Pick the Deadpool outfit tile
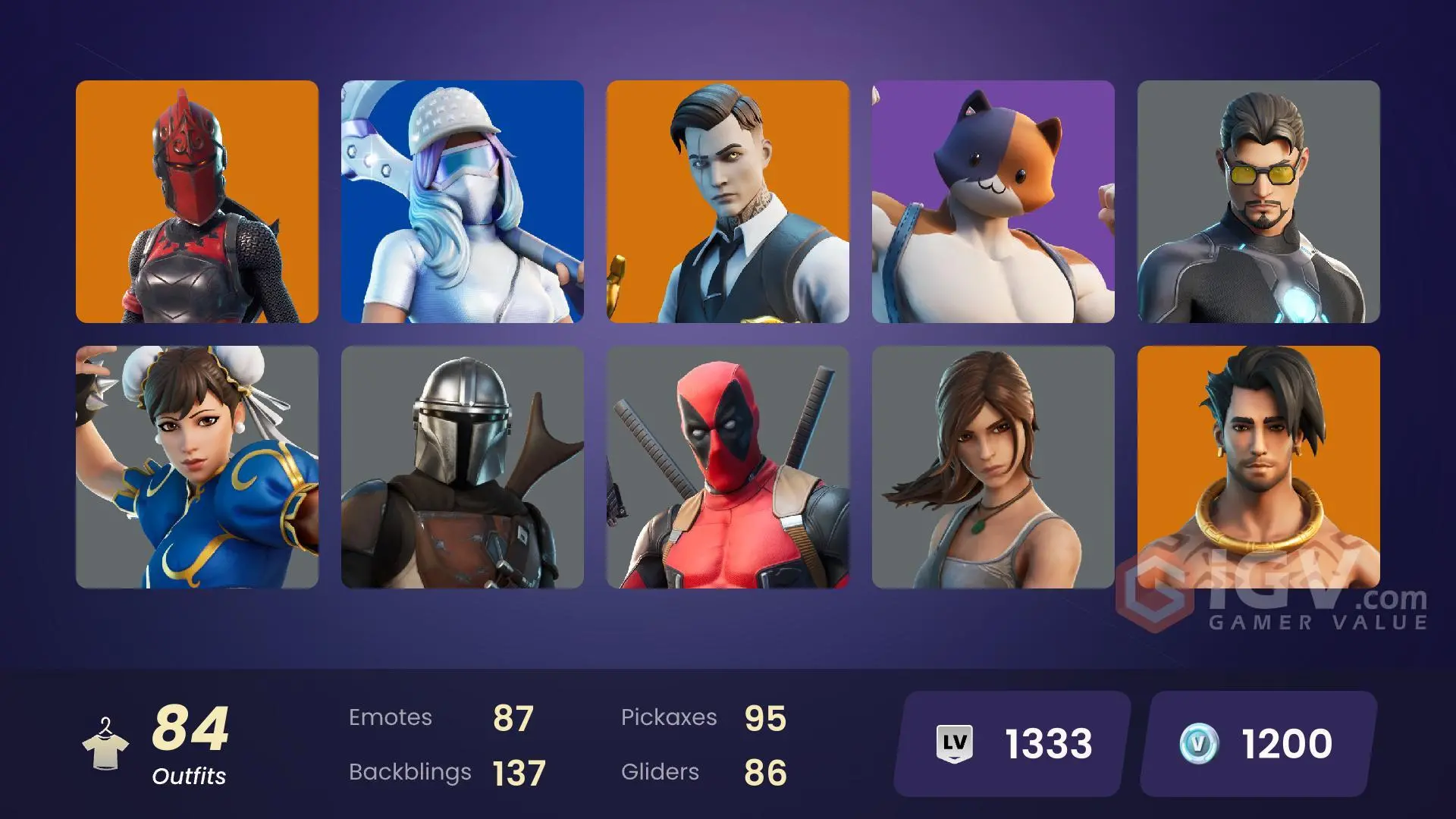The image size is (1456, 819). click(728, 467)
